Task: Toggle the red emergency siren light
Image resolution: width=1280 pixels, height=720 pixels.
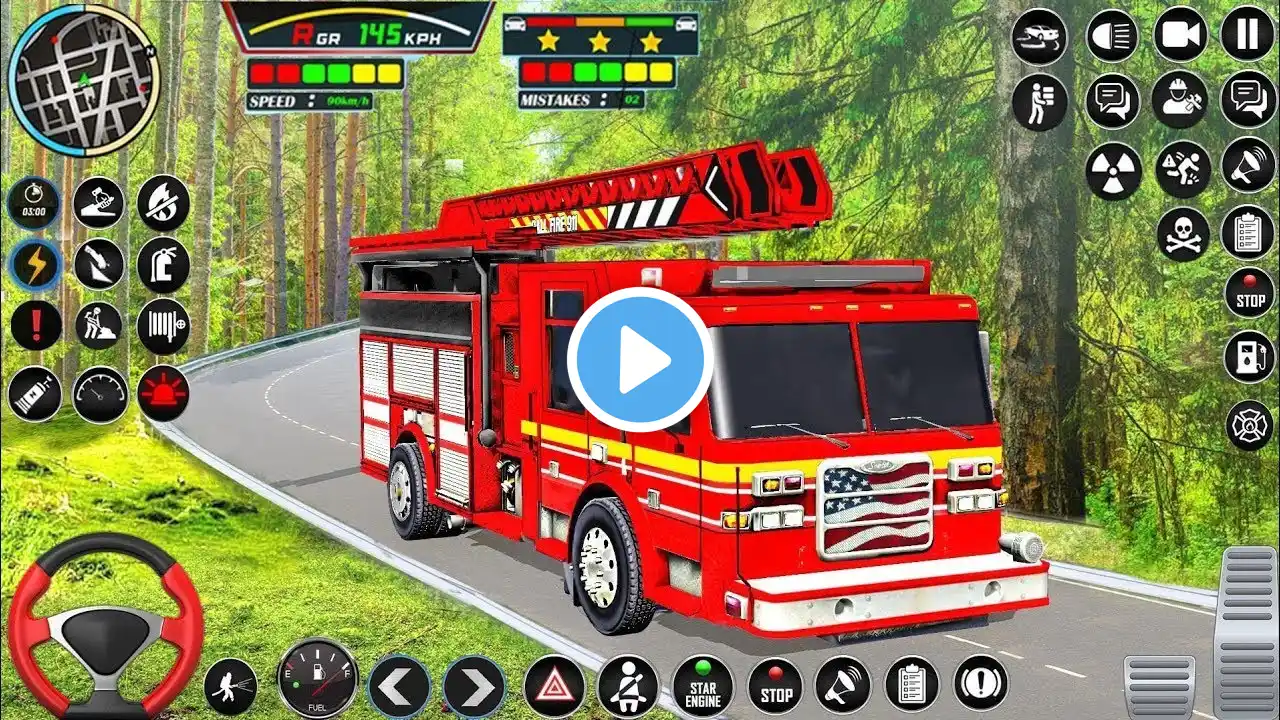Action: [x=163, y=393]
